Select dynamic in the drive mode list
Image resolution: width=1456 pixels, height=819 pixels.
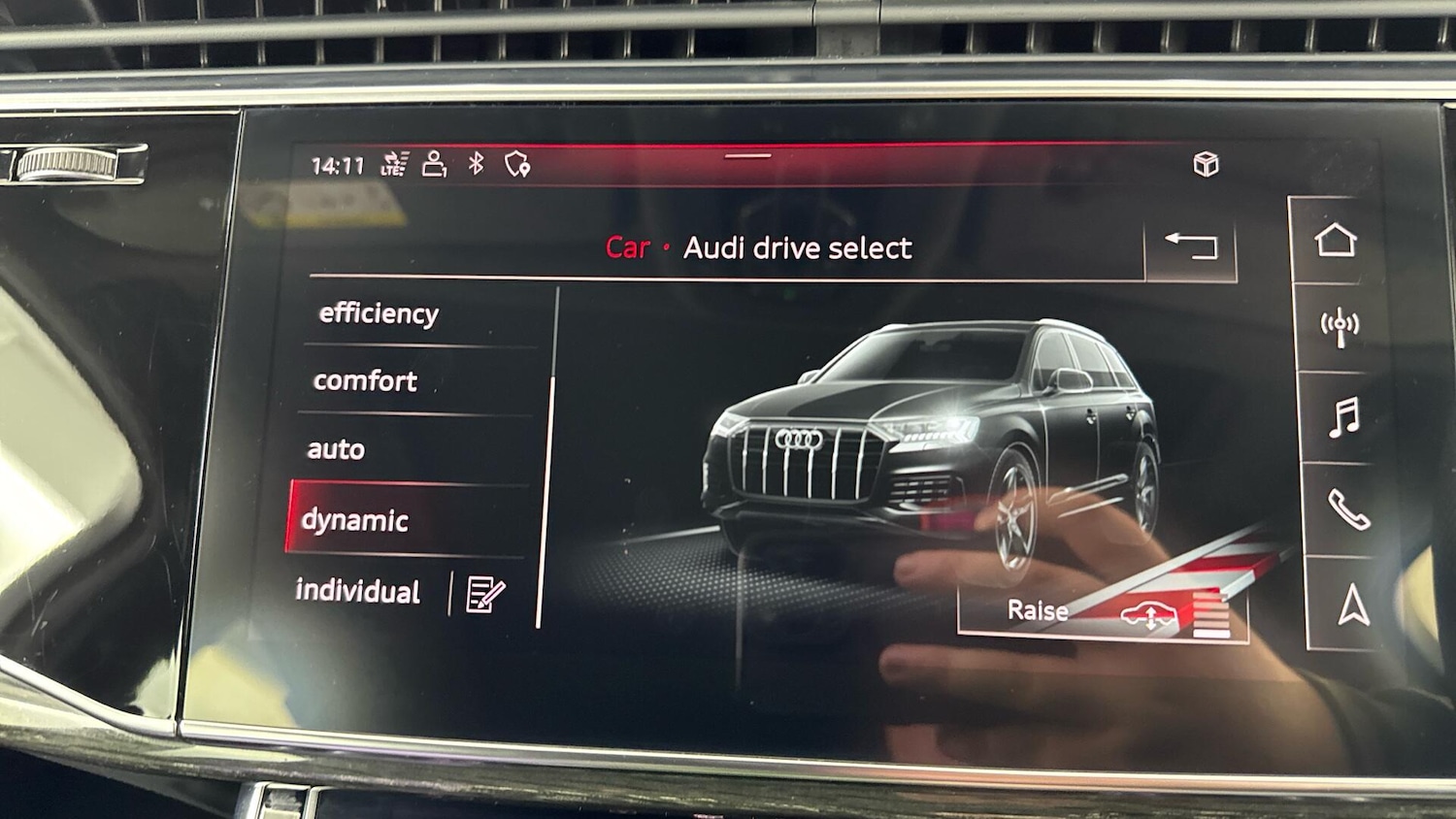356,521
